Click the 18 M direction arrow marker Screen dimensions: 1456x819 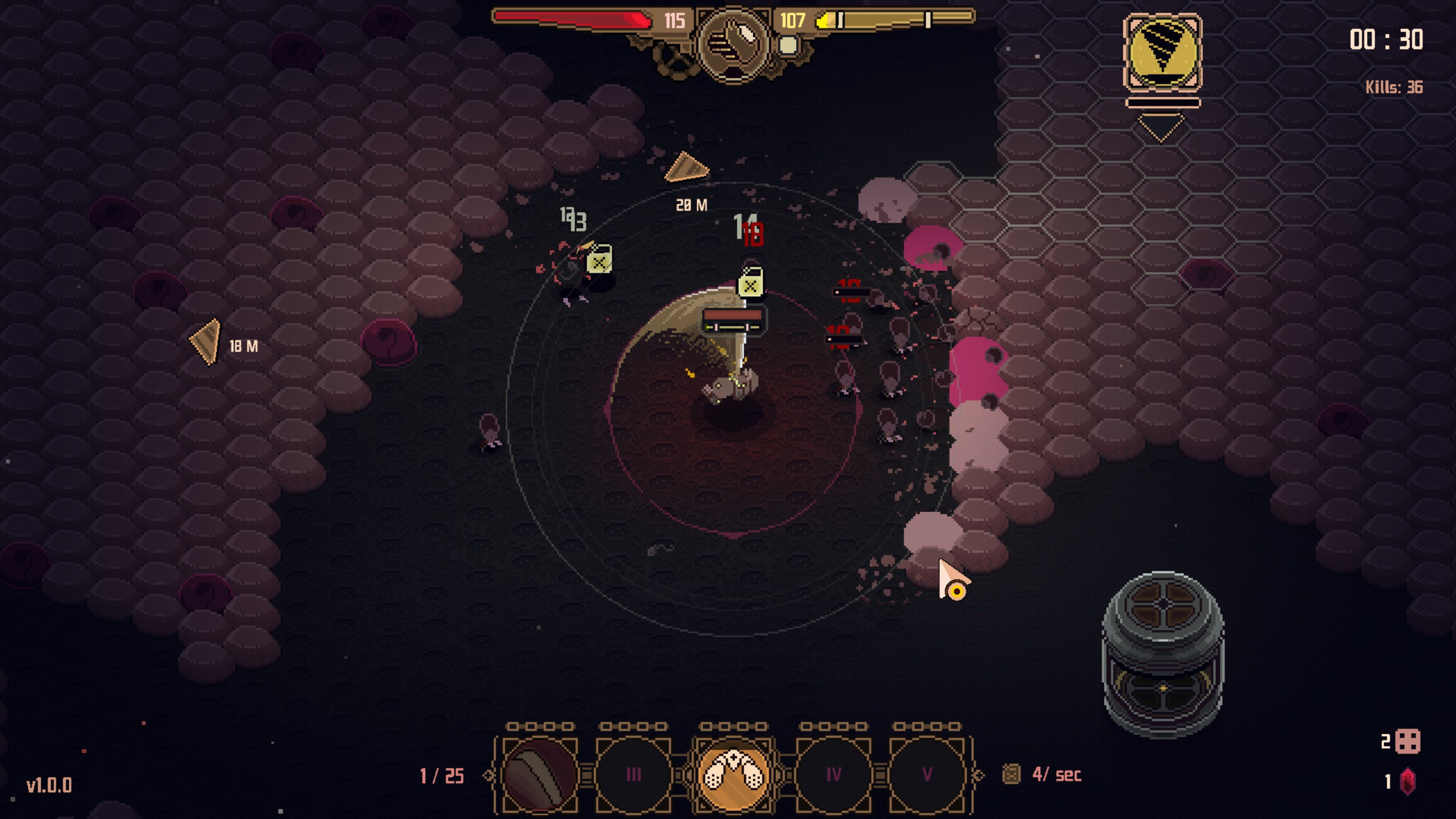point(206,341)
